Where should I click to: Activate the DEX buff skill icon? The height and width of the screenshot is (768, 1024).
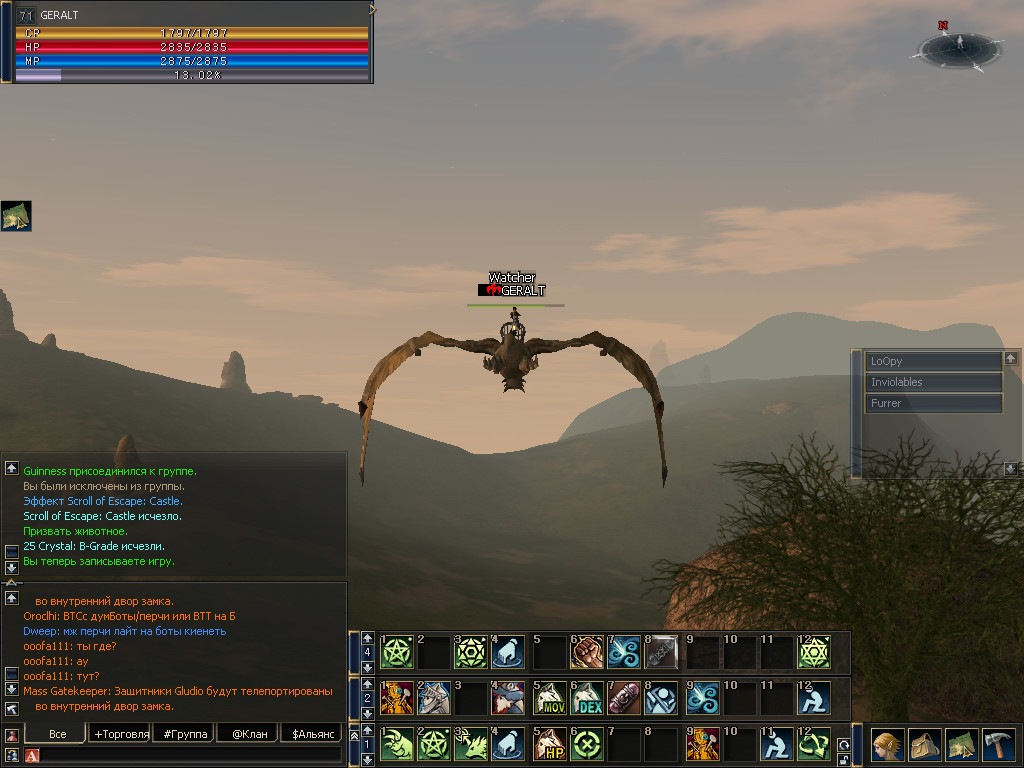(588, 697)
